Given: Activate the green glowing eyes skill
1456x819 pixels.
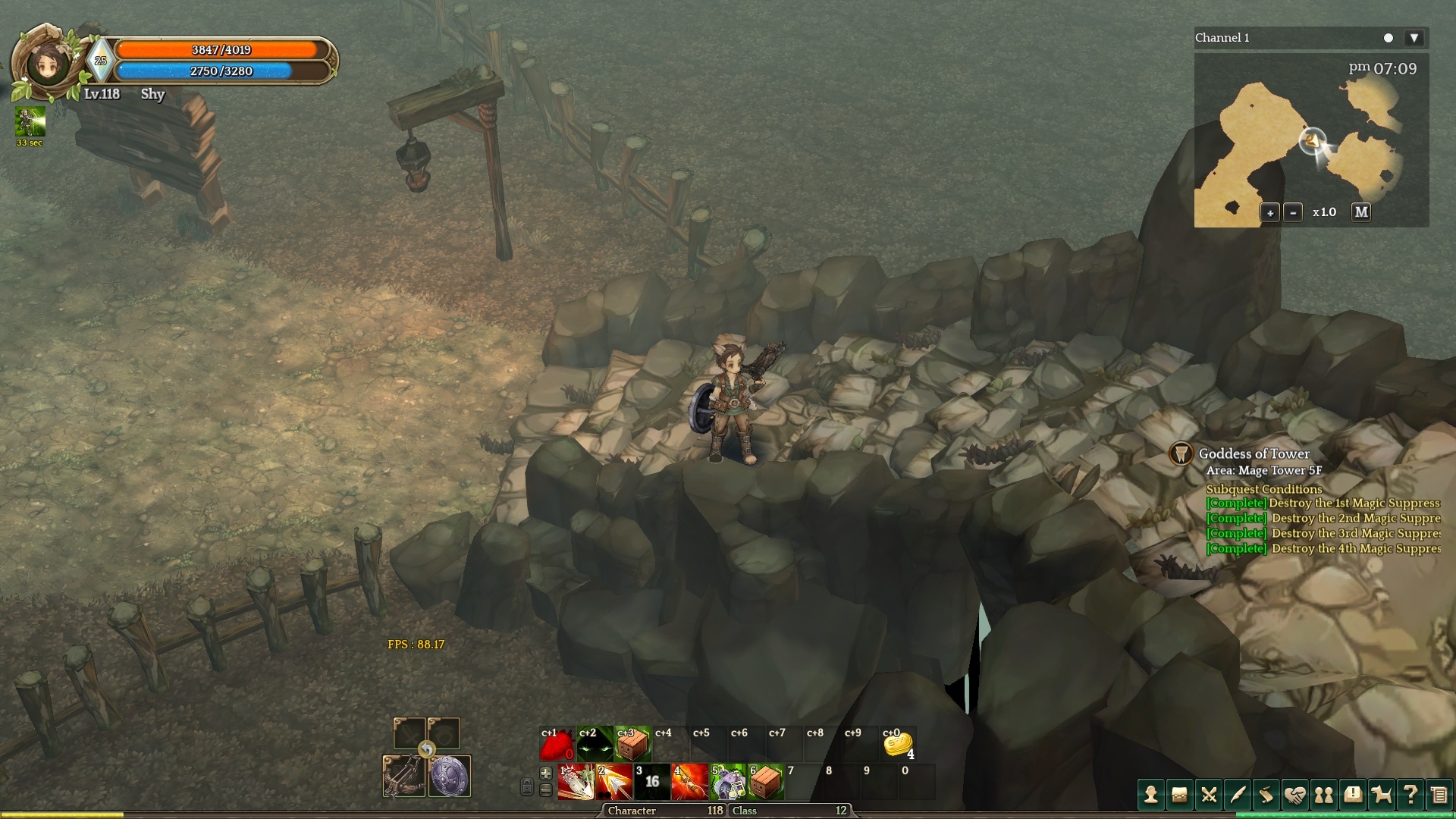Looking at the screenshot, I should point(595,745).
